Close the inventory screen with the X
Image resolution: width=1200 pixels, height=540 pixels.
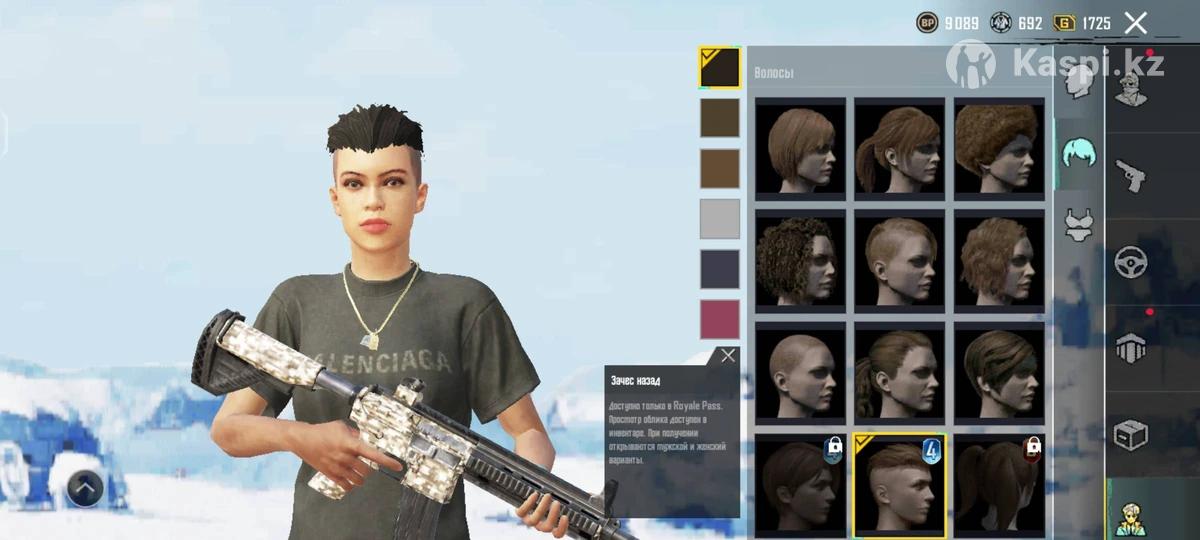pos(1135,23)
